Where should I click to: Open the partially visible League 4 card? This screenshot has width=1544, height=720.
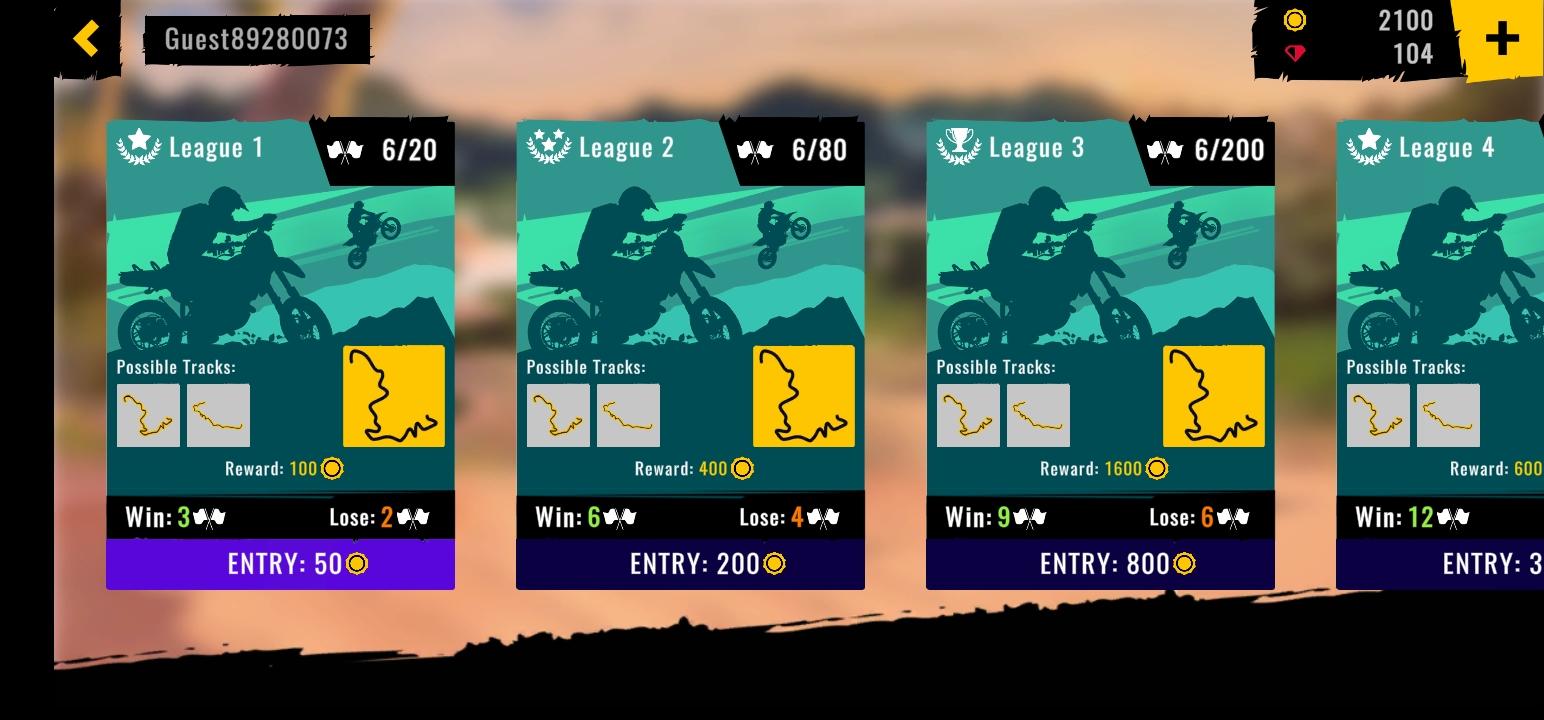point(1440,350)
